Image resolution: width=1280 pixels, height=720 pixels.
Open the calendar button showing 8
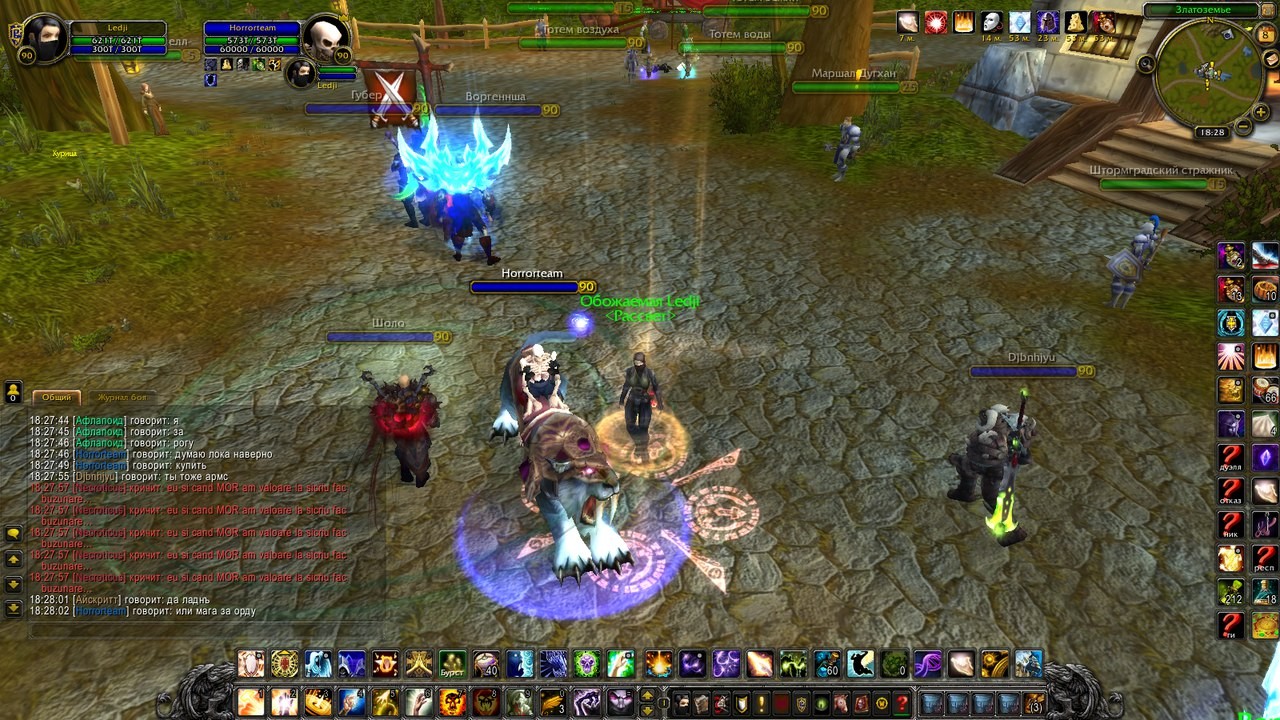[x=1266, y=34]
